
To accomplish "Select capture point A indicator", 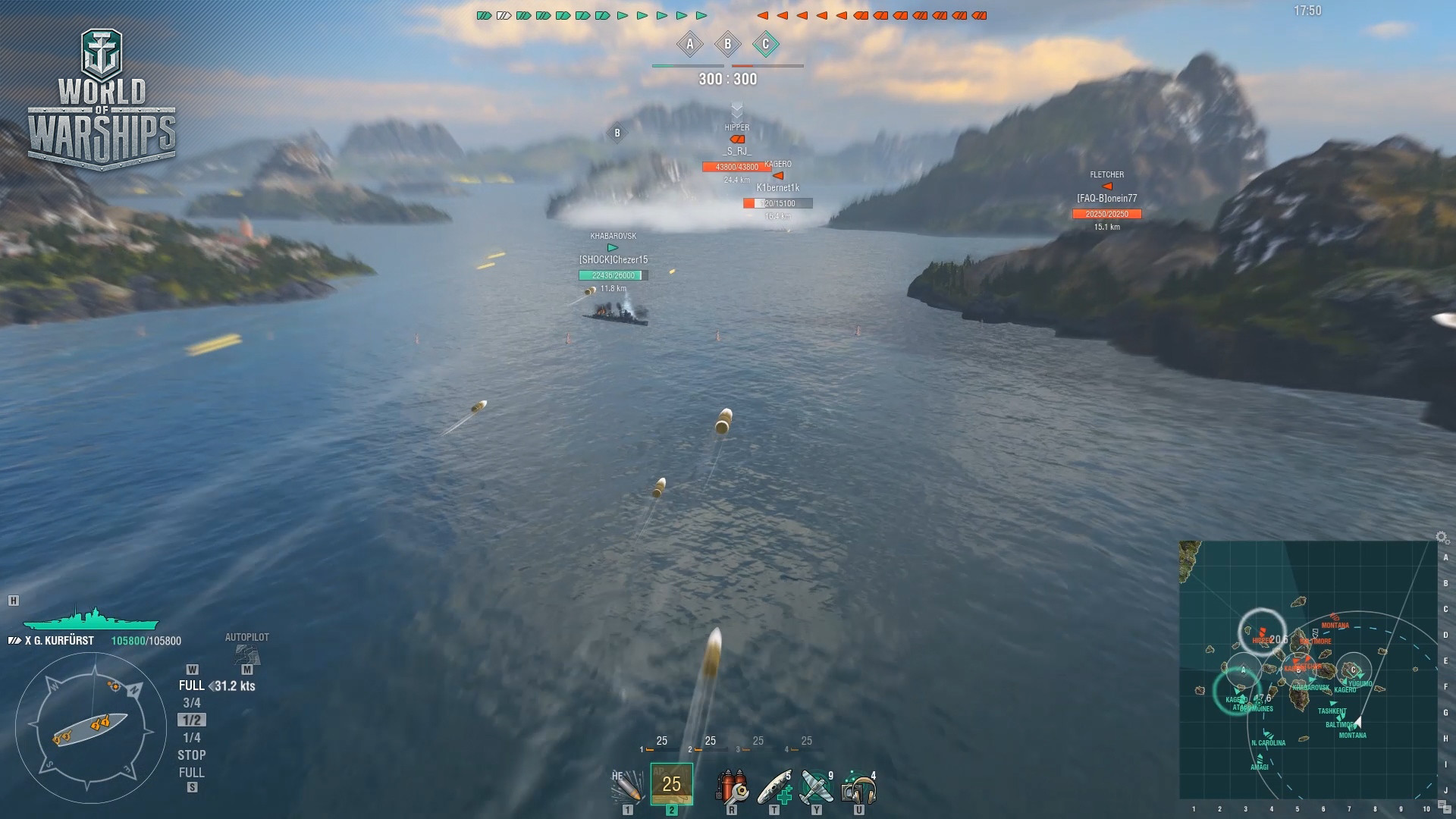I will tap(690, 45).
